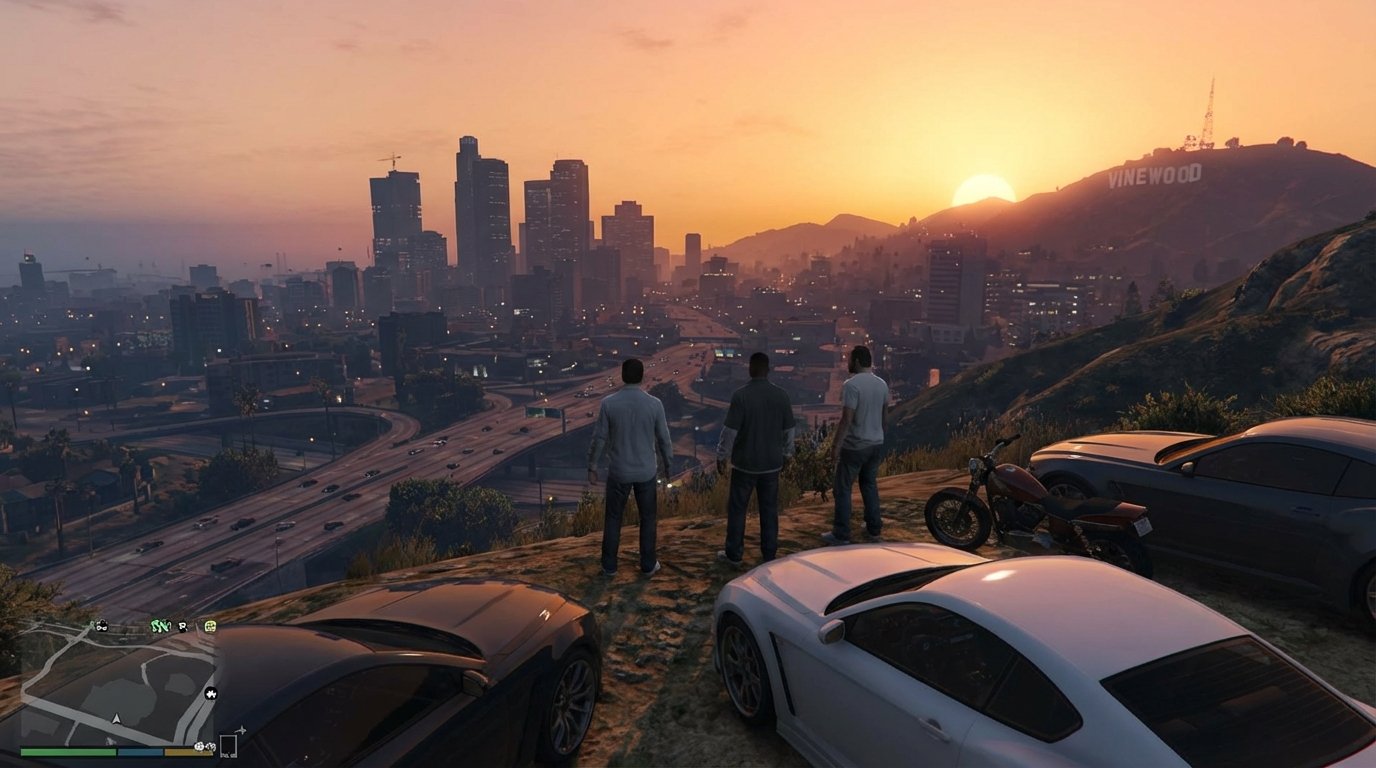The height and width of the screenshot is (768, 1376).
Task: Click the flag-shaped blip on the minimap
Action: tap(183, 627)
